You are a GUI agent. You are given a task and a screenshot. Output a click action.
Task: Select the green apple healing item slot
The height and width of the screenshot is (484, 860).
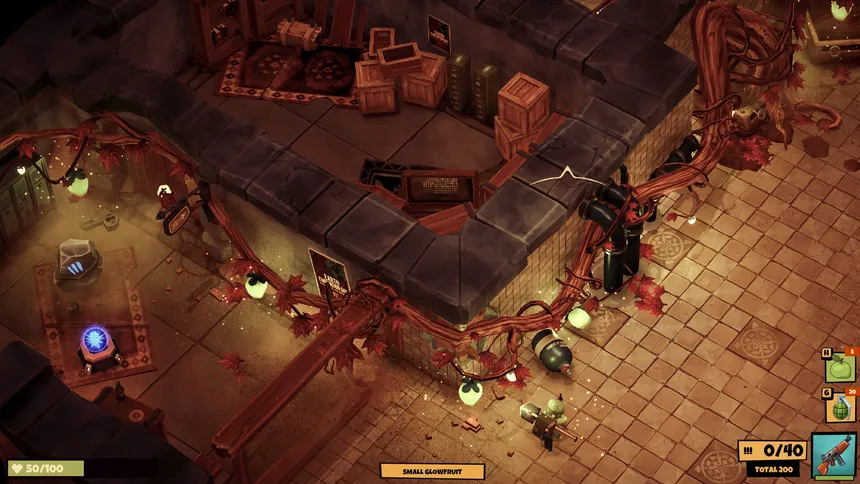coord(840,367)
